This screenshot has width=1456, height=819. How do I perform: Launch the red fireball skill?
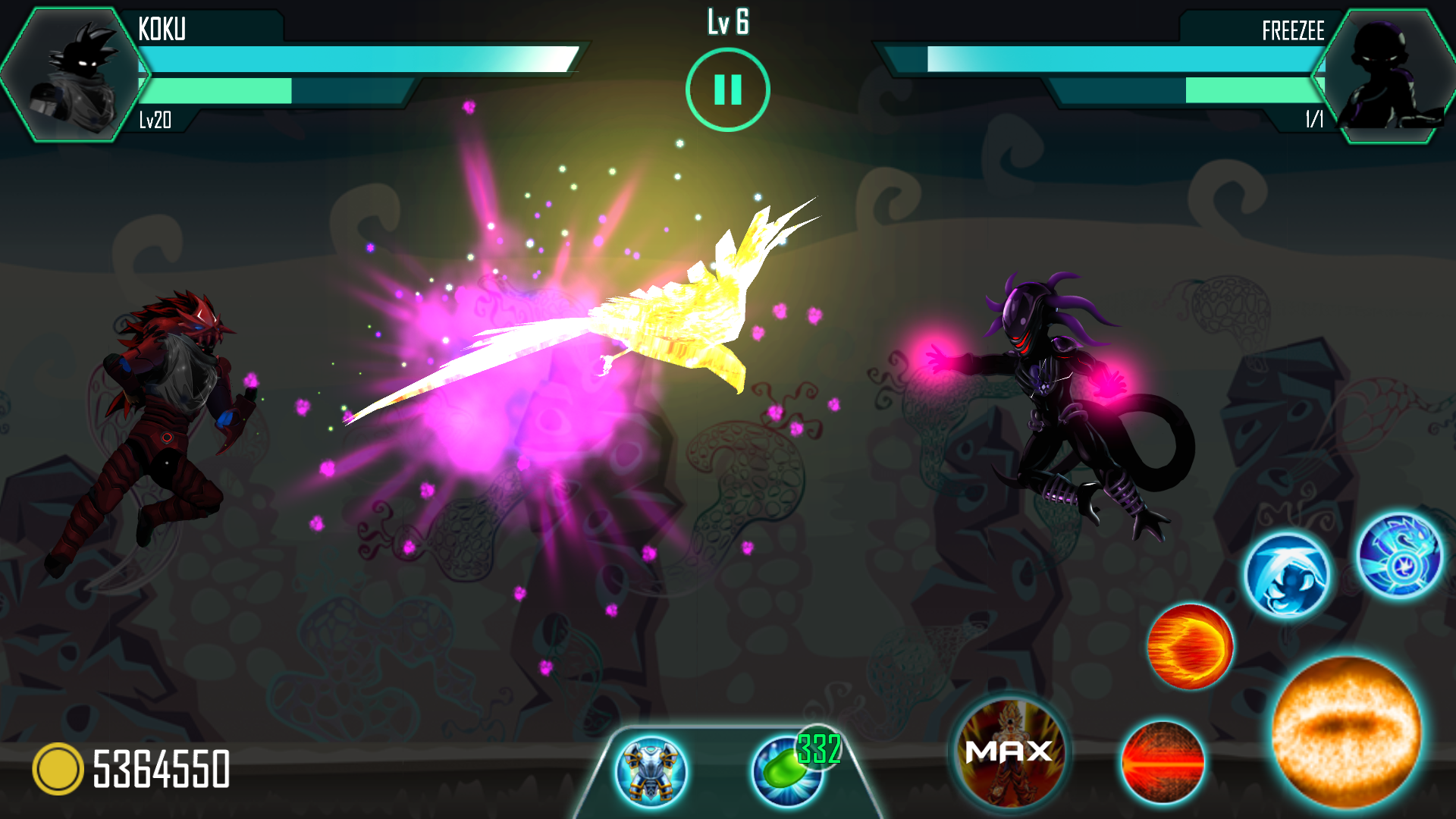coord(1190,646)
